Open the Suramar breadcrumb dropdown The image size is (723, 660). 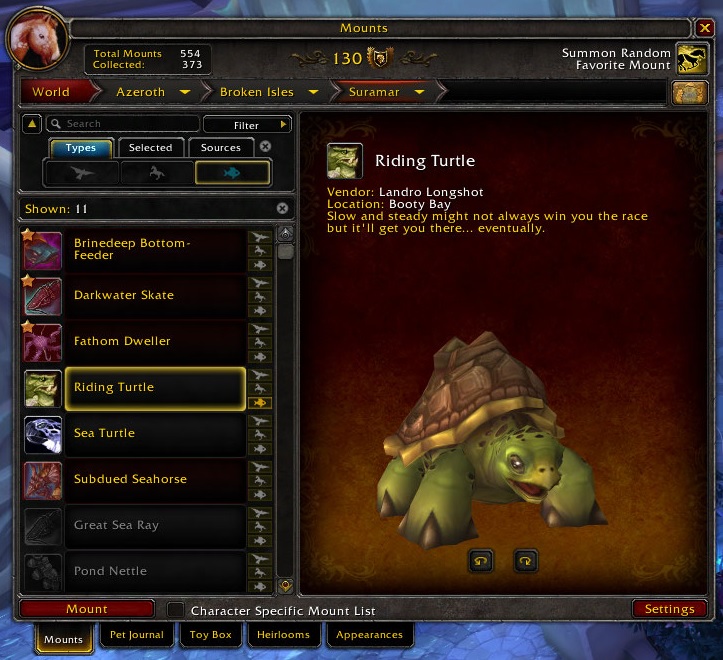420,92
